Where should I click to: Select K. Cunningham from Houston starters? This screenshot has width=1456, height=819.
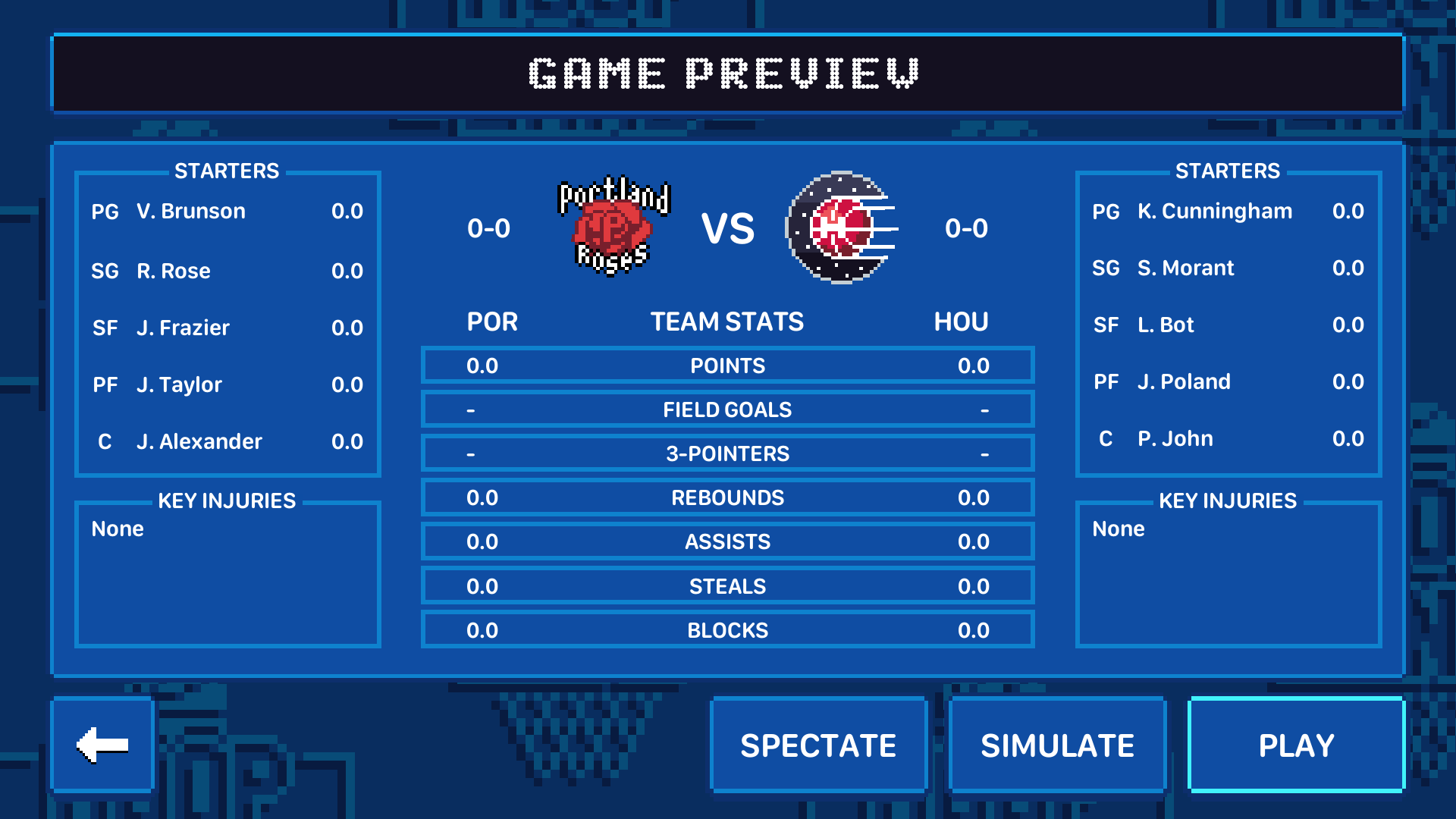(x=1214, y=212)
